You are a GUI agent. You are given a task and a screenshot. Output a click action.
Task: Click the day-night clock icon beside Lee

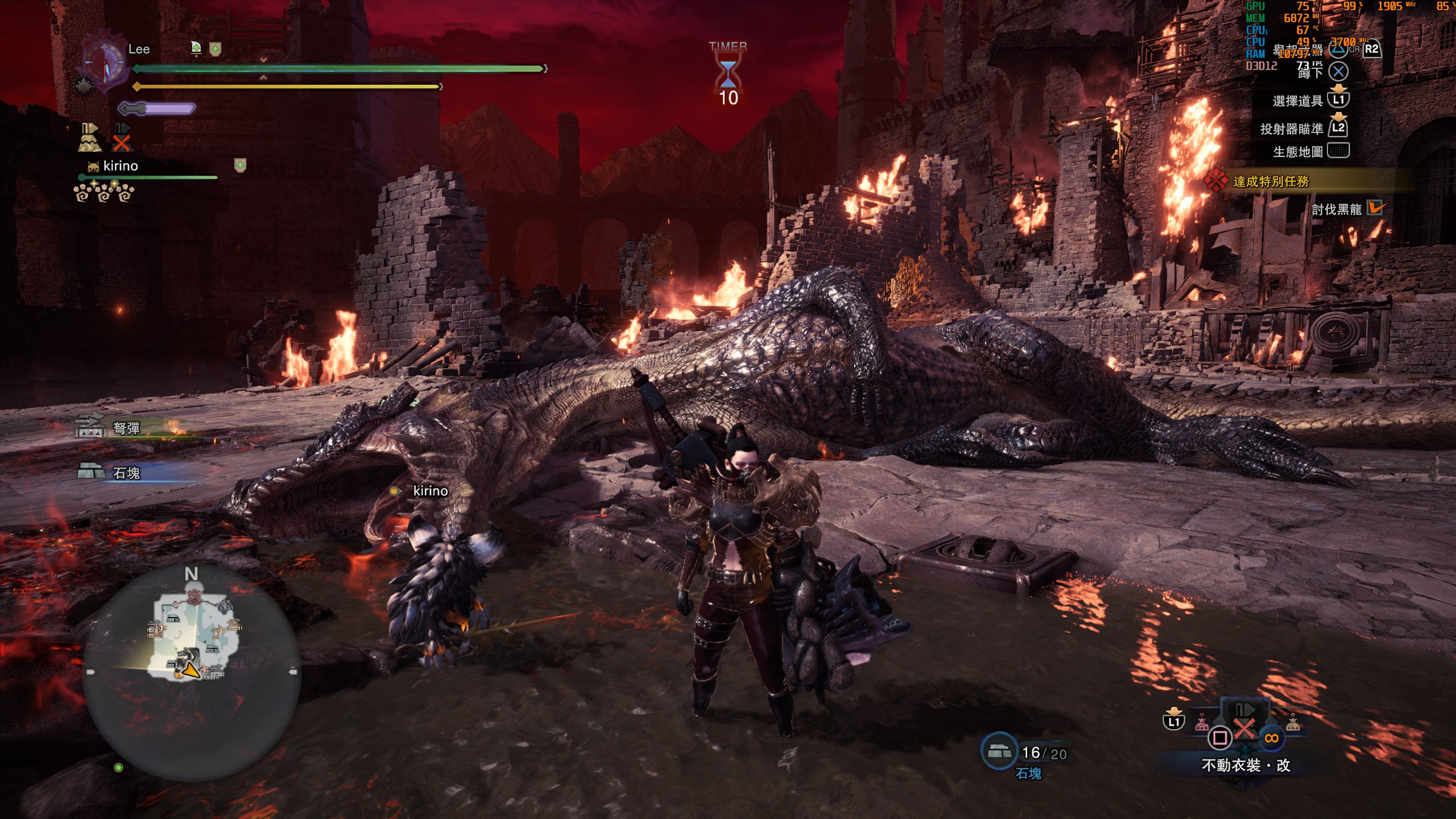105,63
